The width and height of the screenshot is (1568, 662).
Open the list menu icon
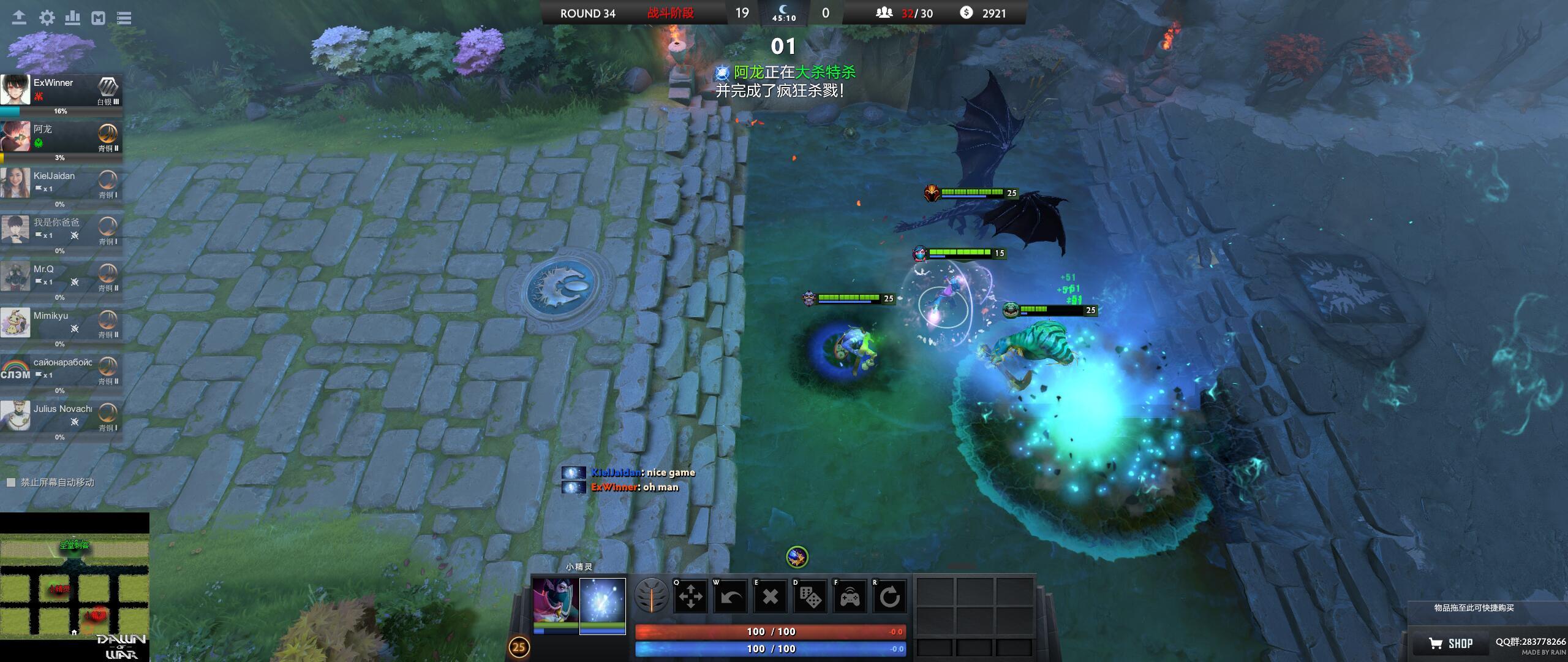[x=124, y=18]
